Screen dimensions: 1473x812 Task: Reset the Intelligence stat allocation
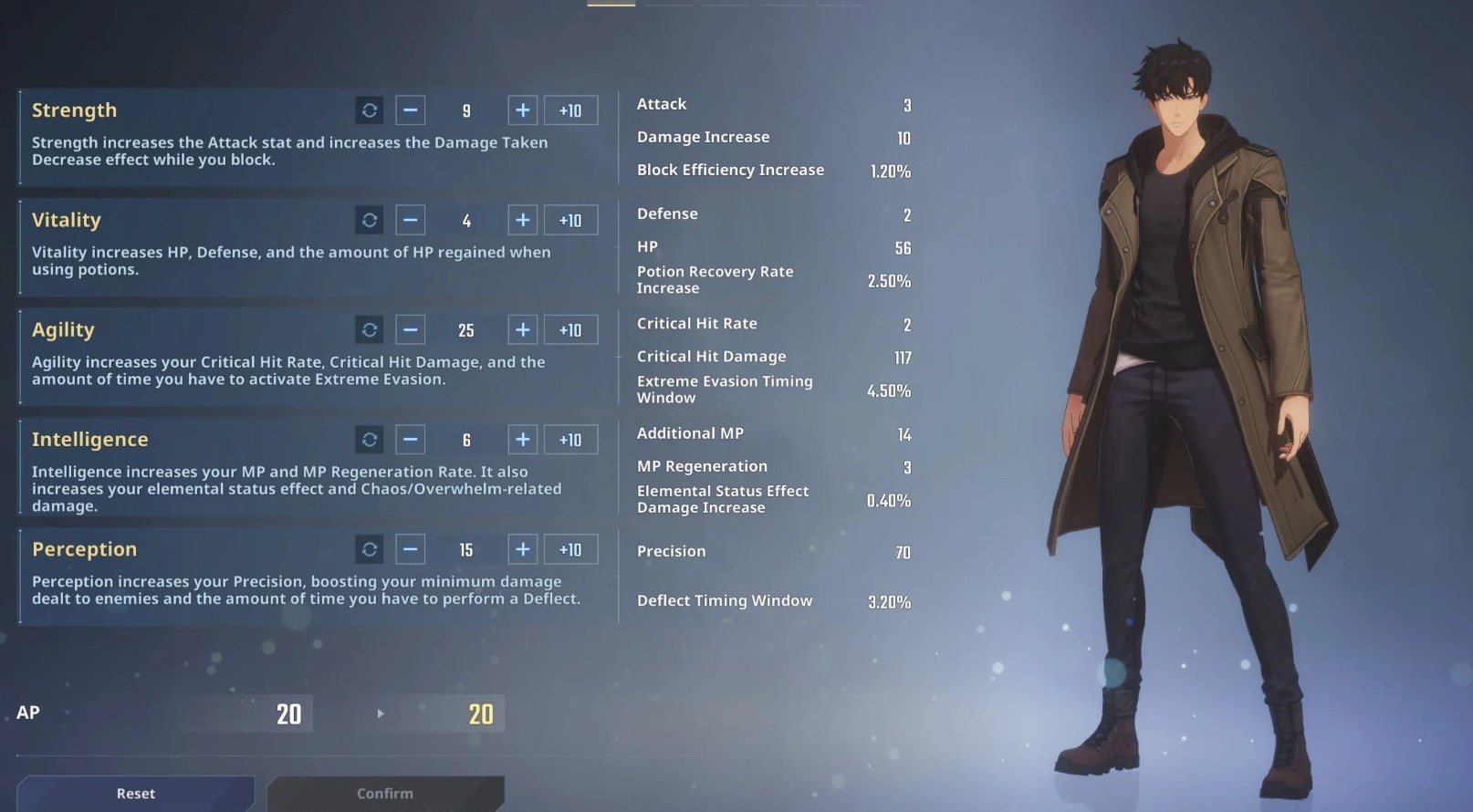[370, 440]
